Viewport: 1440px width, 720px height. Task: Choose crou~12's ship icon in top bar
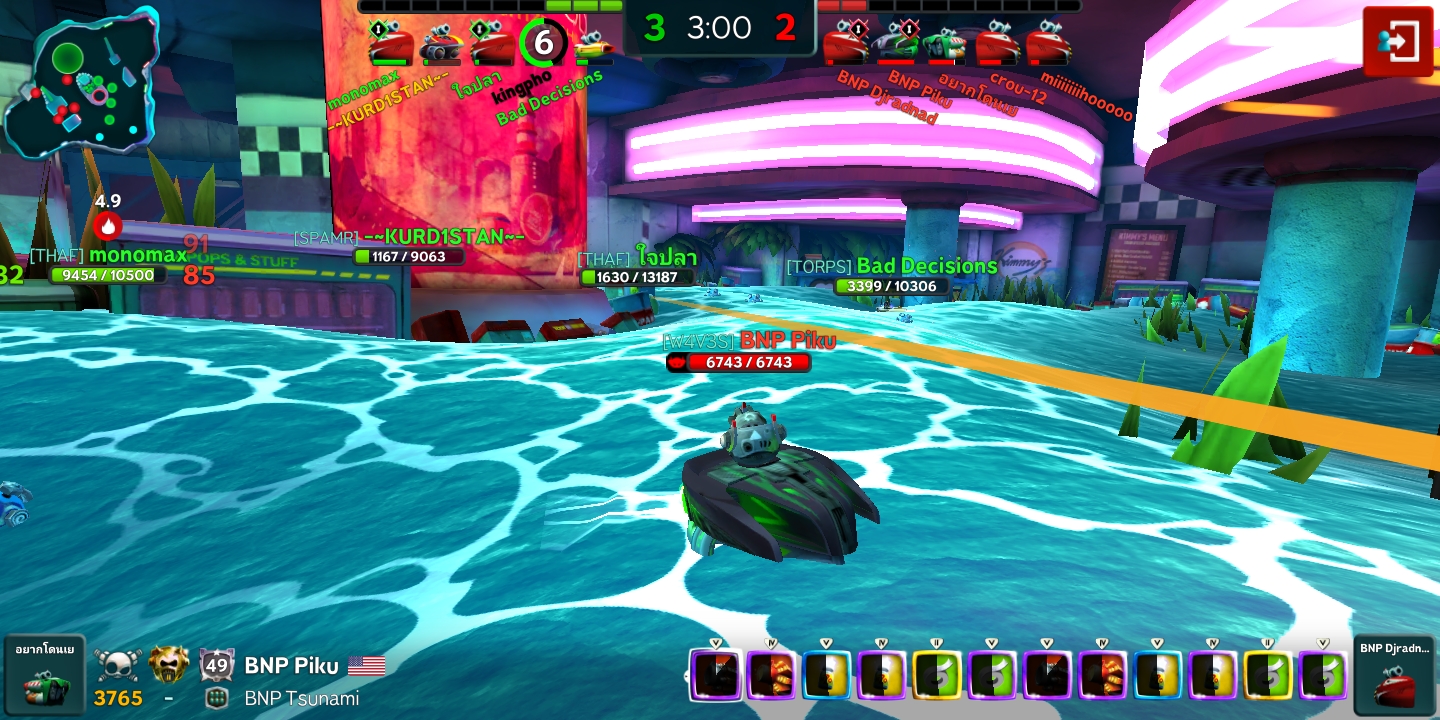pos(997,45)
